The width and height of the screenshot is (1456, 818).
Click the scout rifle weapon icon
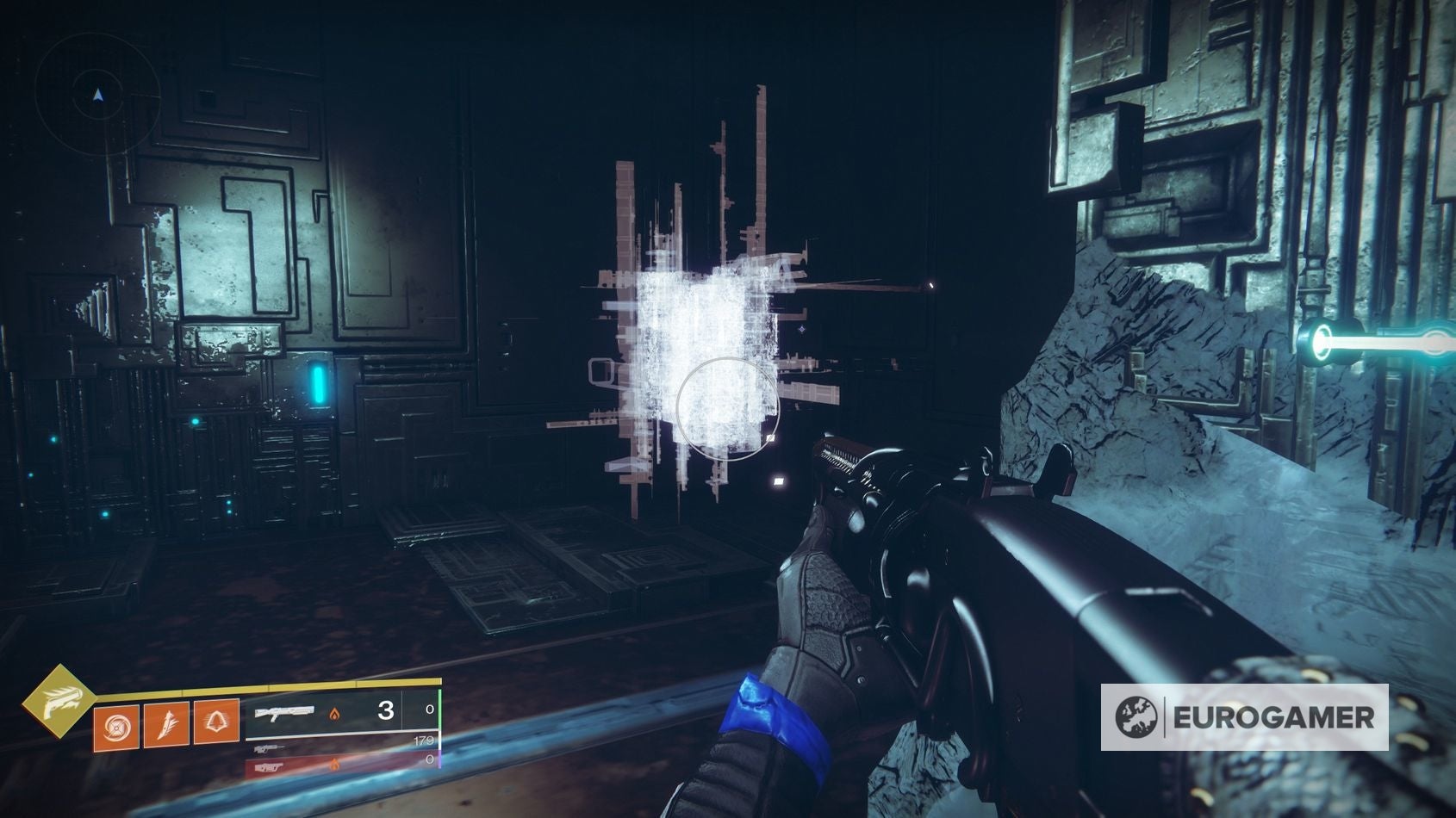(x=269, y=750)
